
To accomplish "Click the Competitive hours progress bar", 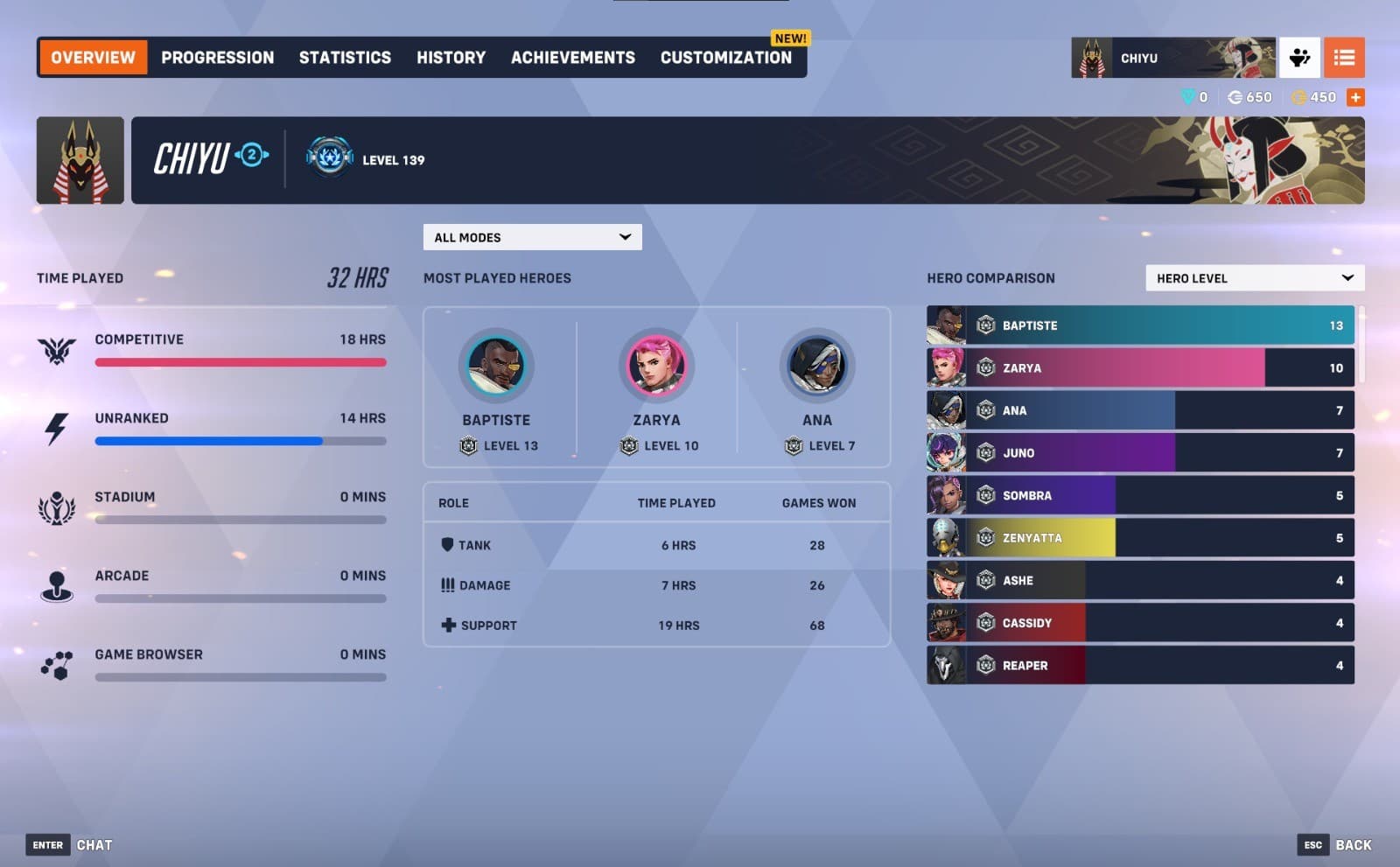I will (241, 361).
